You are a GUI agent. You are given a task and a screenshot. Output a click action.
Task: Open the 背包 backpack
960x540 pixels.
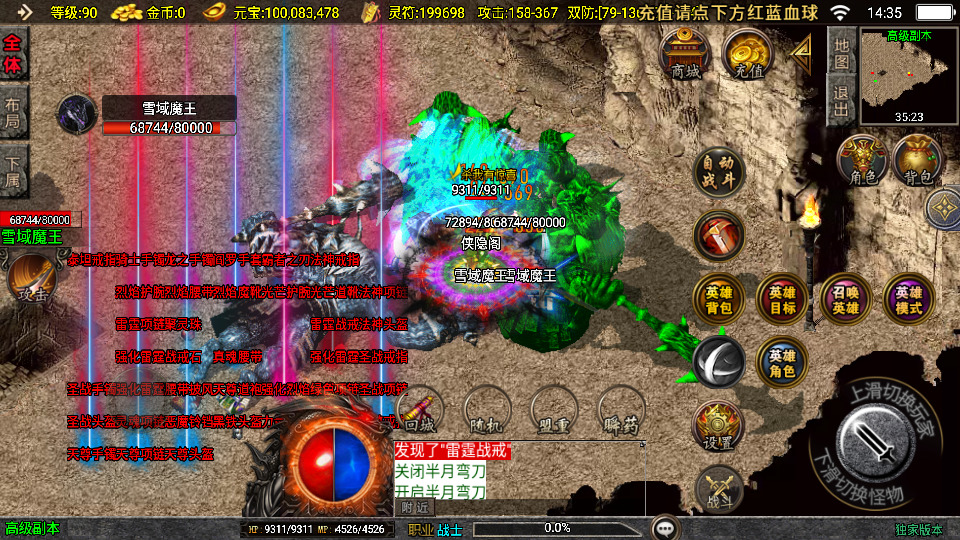coord(919,160)
